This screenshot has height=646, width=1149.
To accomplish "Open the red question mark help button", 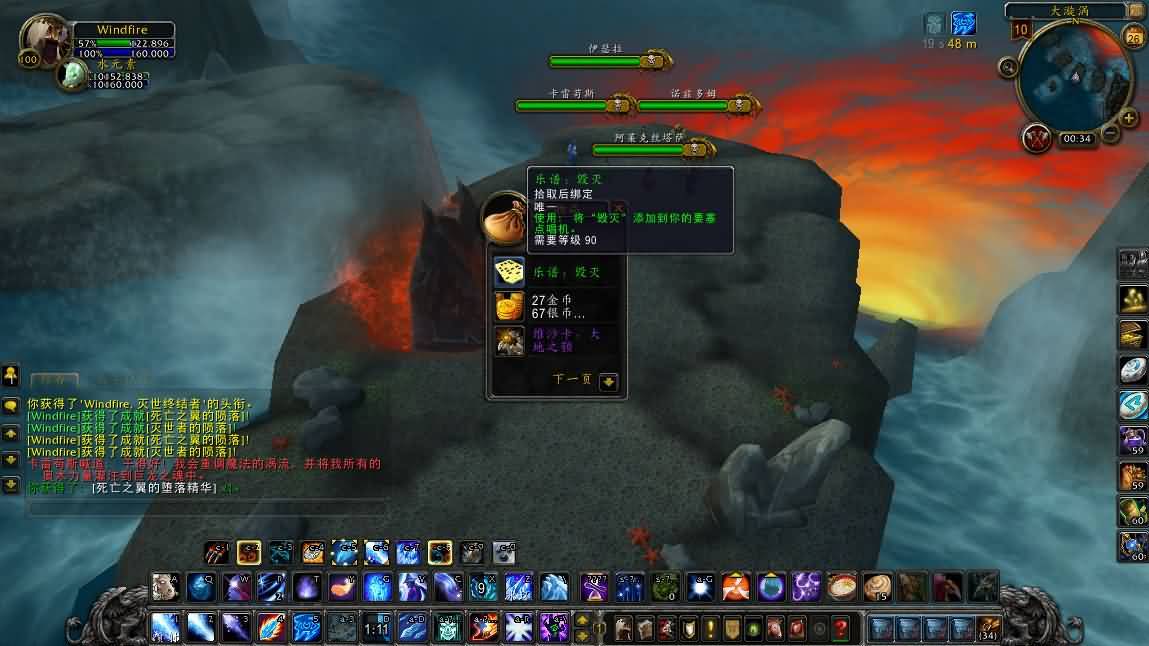I will tap(841, 628).
